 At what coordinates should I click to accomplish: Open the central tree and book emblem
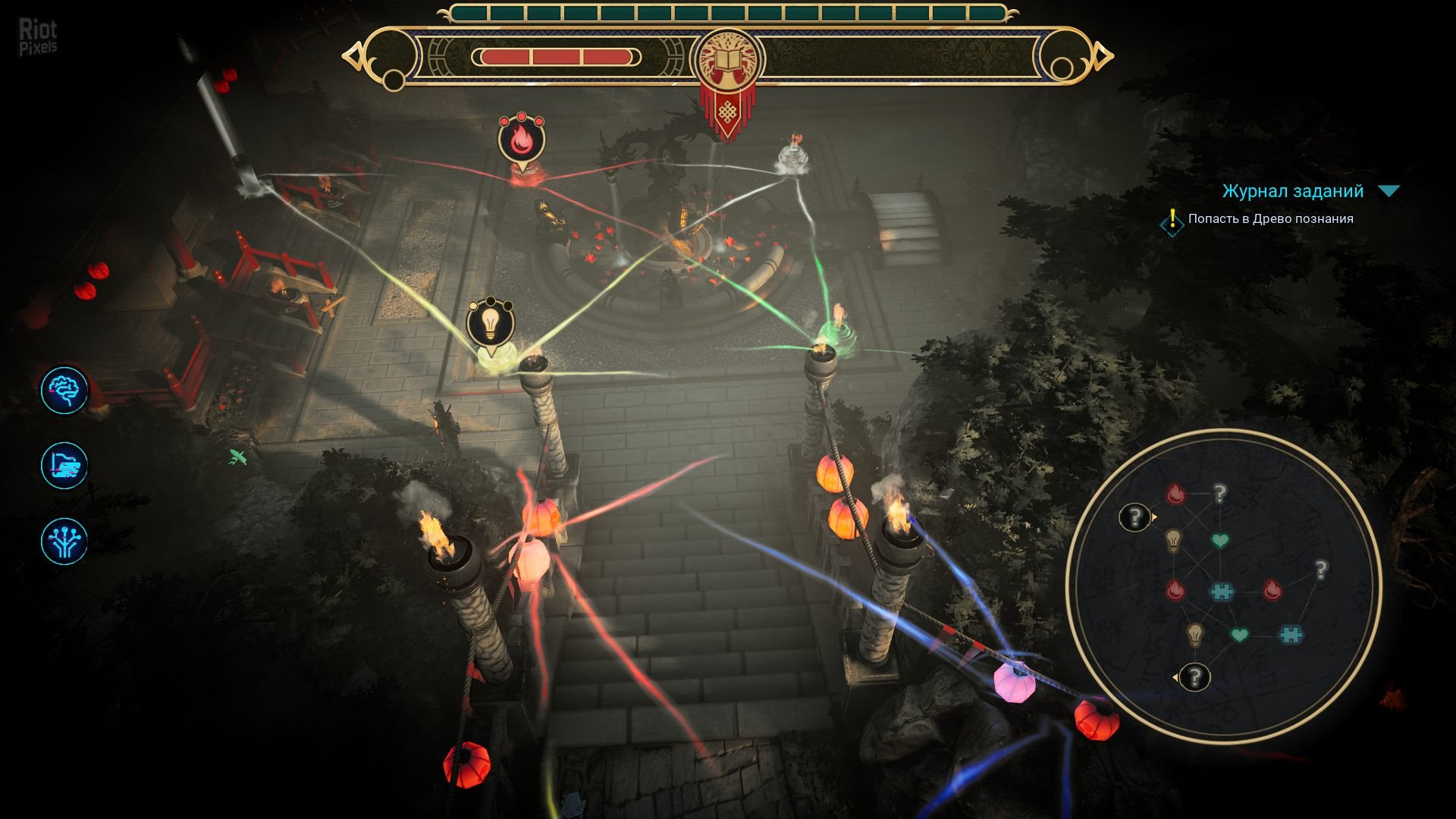(x=727, y=61)
